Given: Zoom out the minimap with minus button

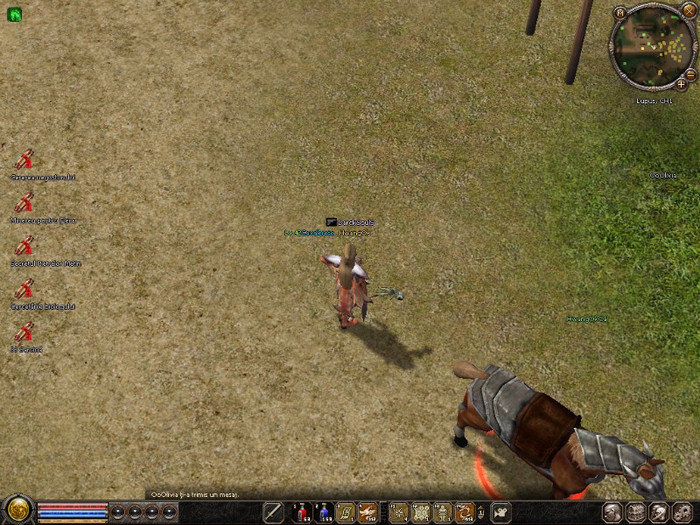Looking at the screenshot, I should [x=692, y=73].
